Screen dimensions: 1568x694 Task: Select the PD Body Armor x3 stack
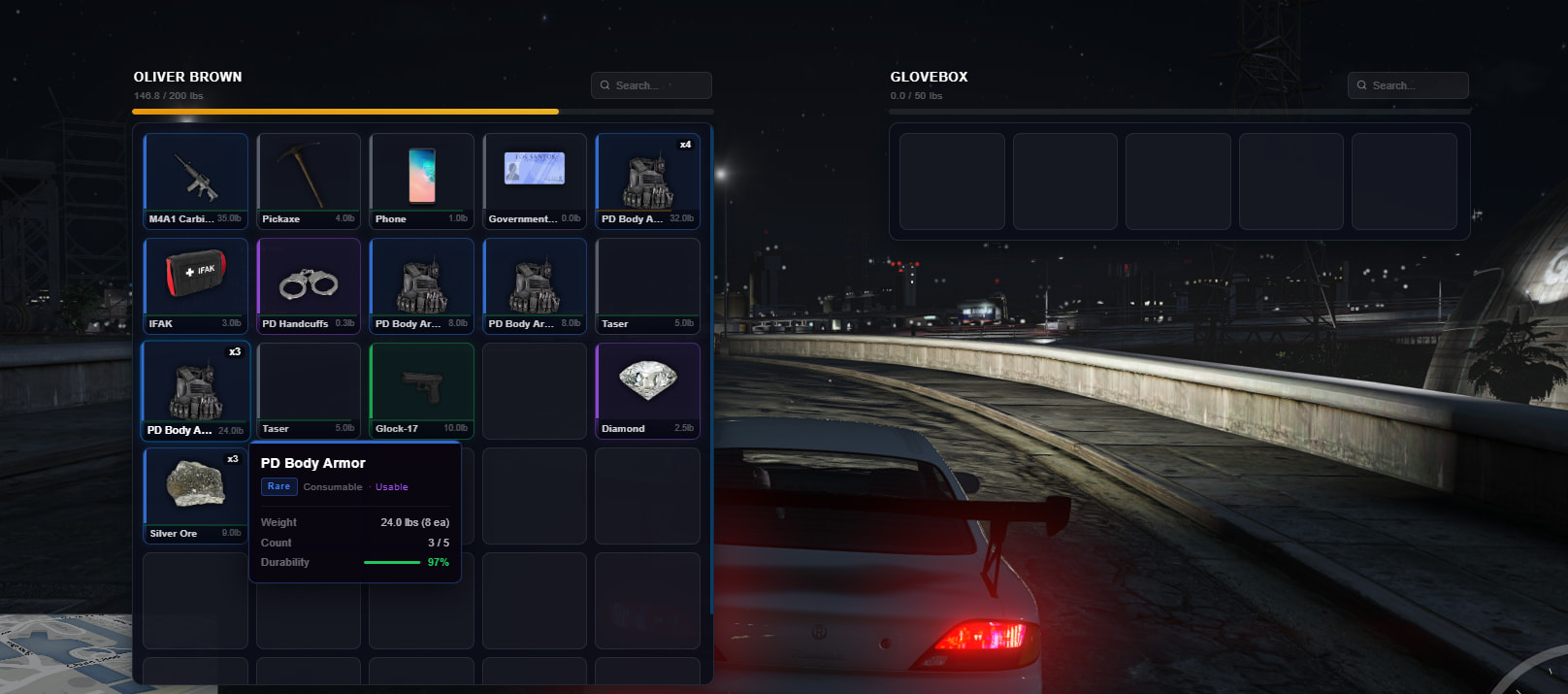pos(195,390)
